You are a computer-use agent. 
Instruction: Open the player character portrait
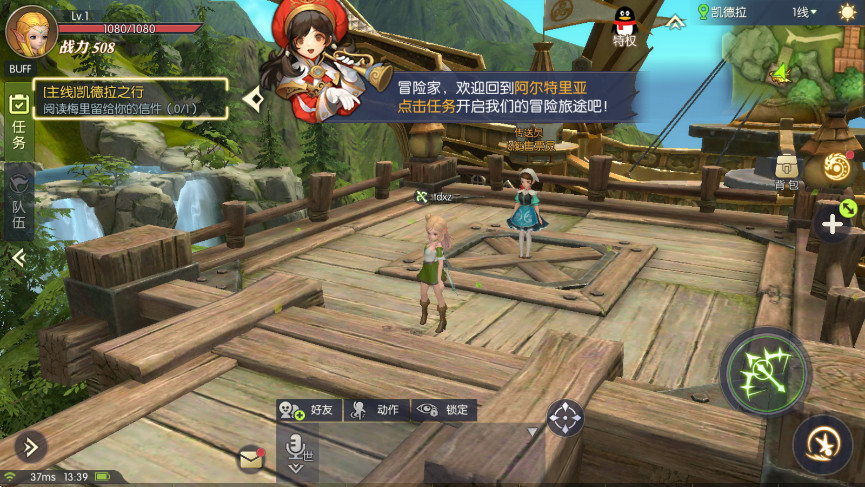tap(31, 30)
